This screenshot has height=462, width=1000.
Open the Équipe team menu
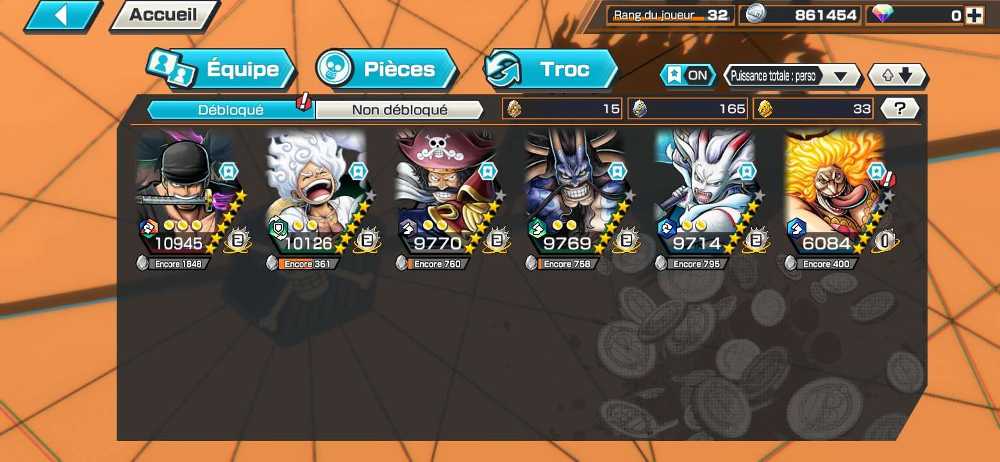pyautogui.click(x=221, y=69)
